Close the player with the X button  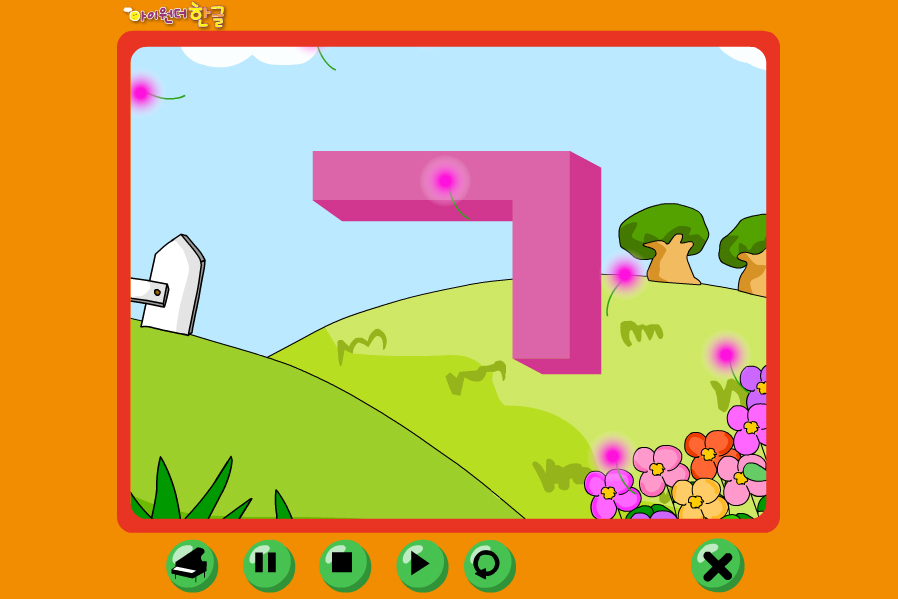coord(717,565)
